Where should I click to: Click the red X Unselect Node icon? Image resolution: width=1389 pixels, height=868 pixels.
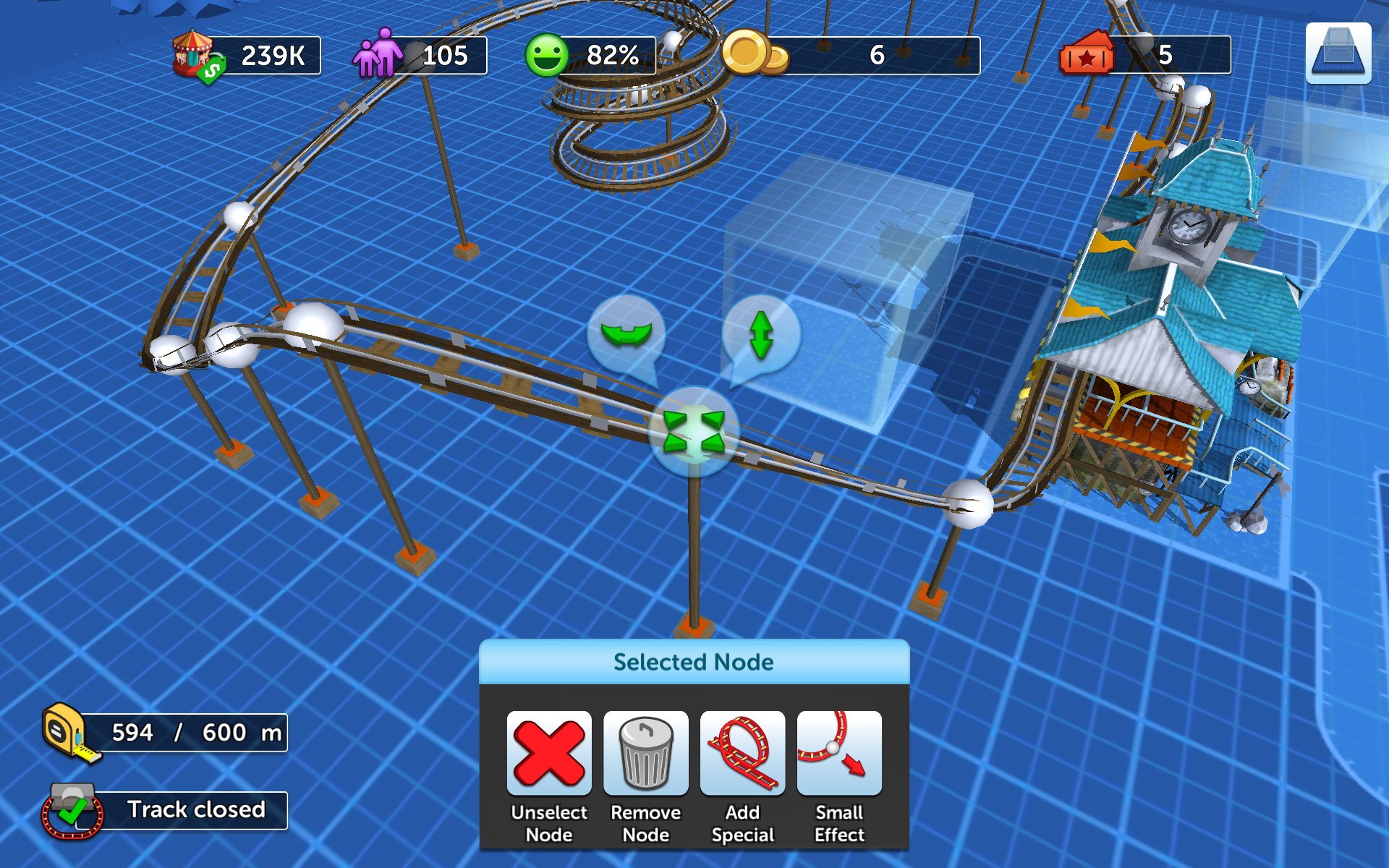(550, 752)
